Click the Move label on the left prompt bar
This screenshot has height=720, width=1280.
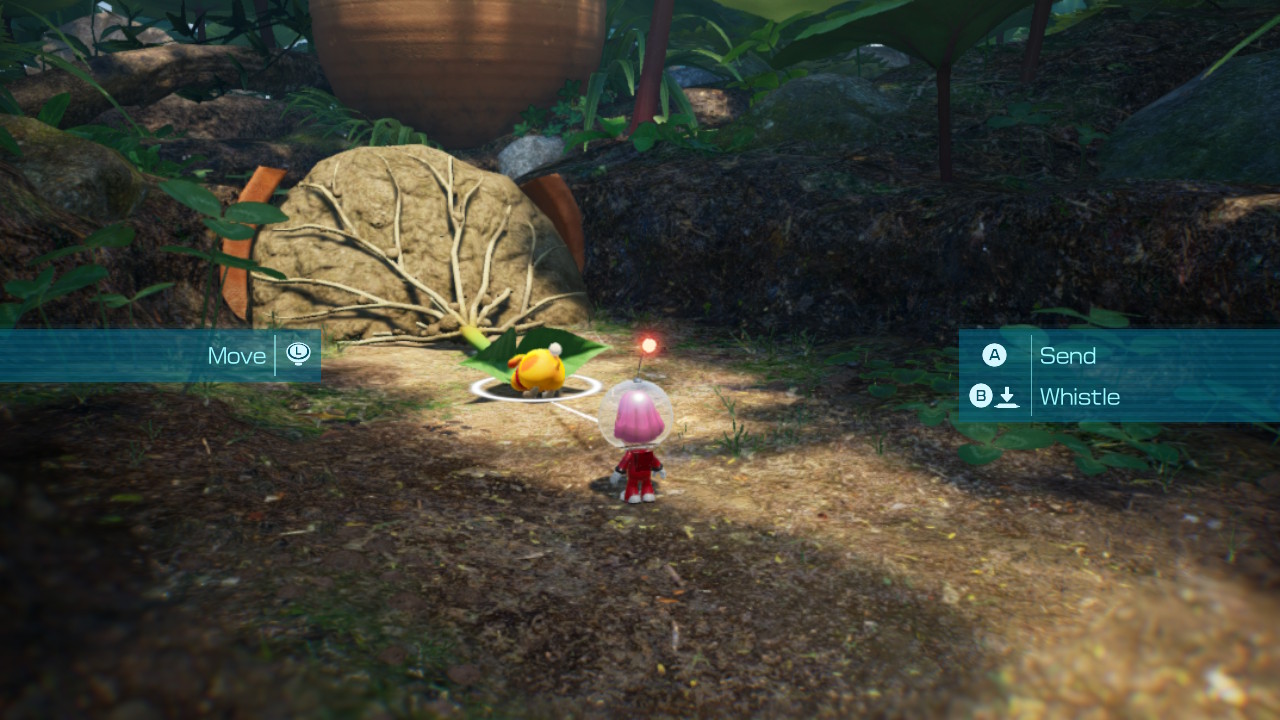[237, 354]
